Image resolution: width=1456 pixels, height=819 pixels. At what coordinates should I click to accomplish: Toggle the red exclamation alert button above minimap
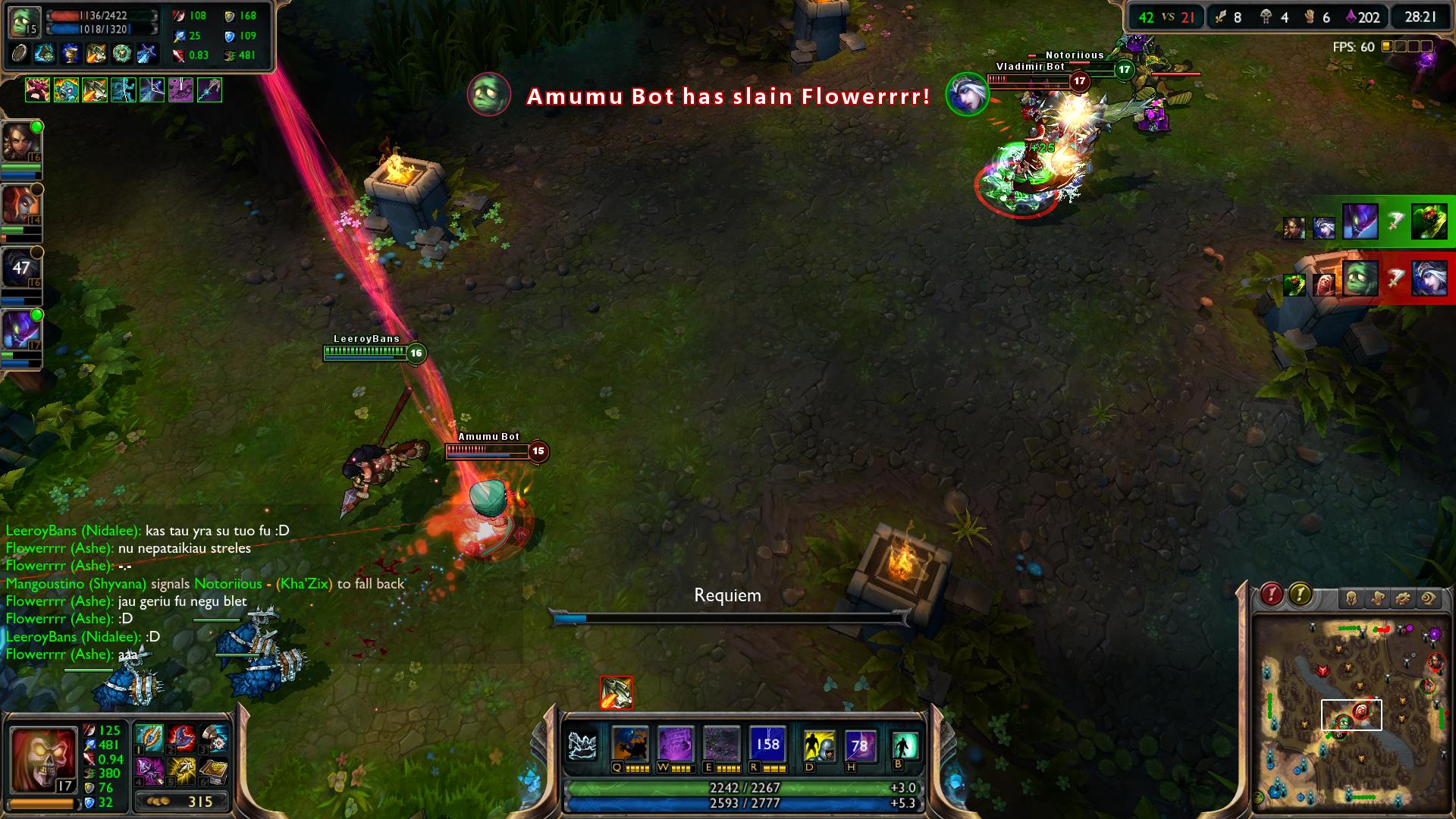(1271, 595)
